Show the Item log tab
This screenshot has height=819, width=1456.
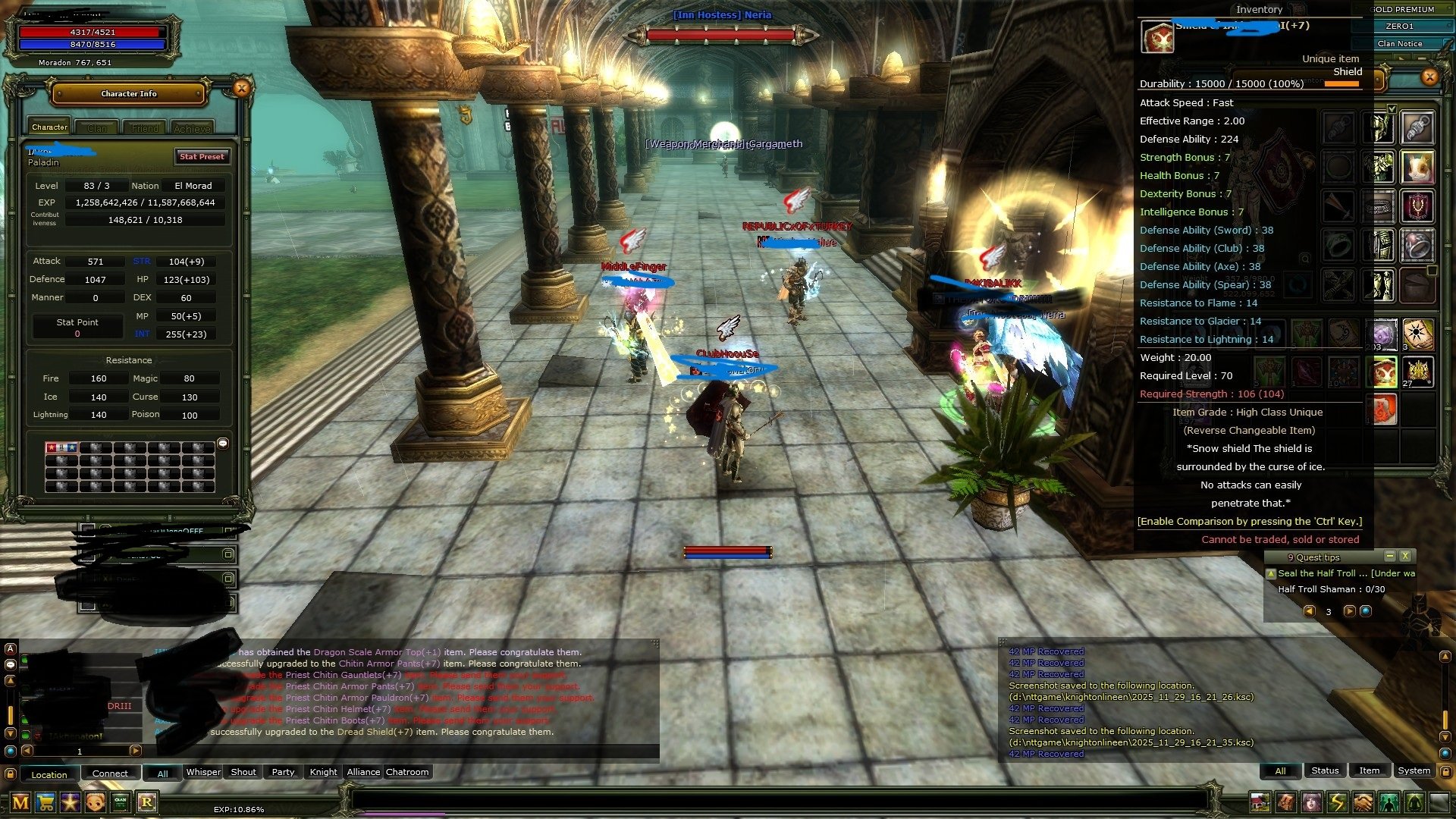point(1369,770)
